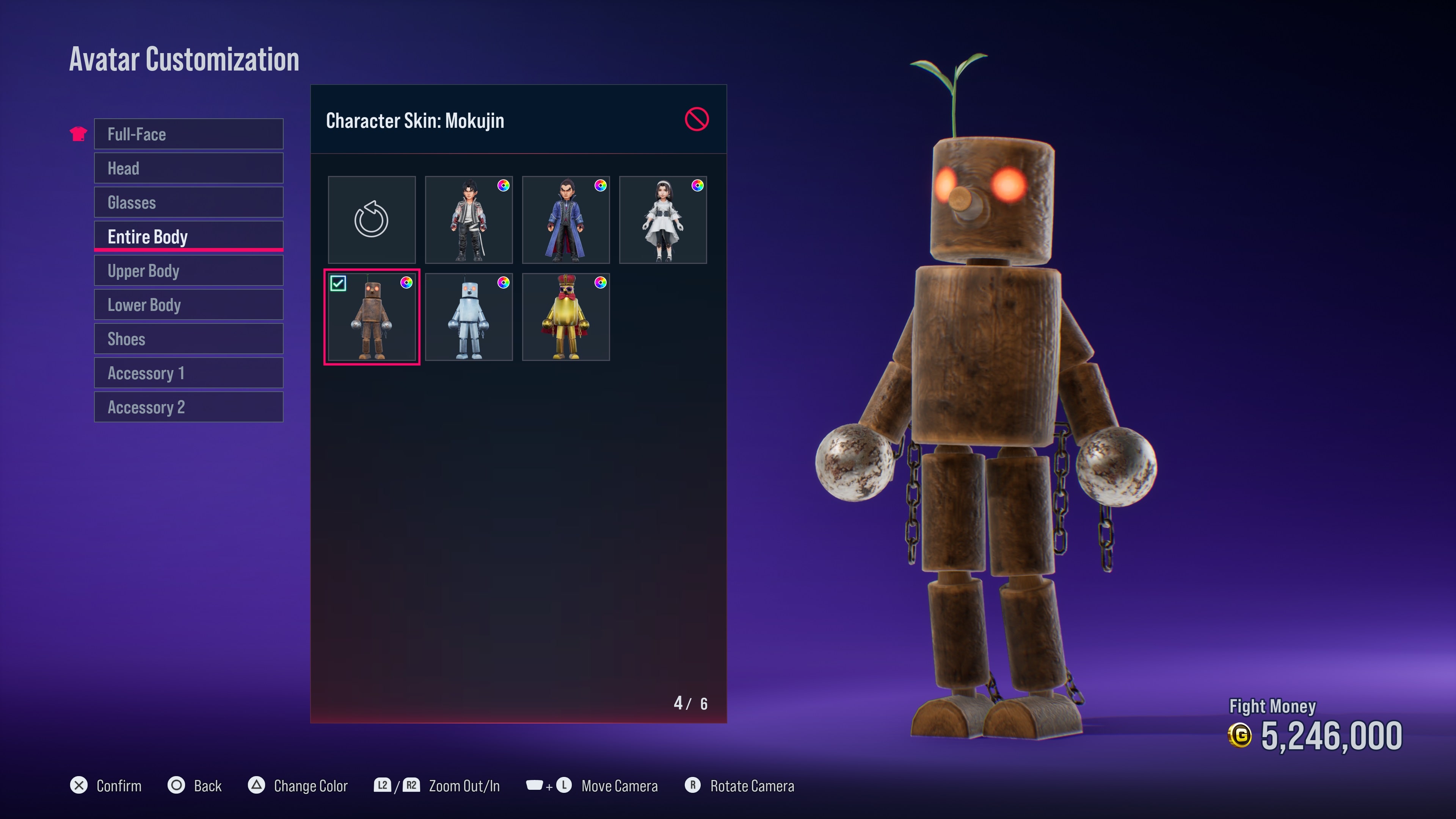This screenshot has height=819, width=1456.
Task: Pick the Shoes category
Action: tap(188, 339)
